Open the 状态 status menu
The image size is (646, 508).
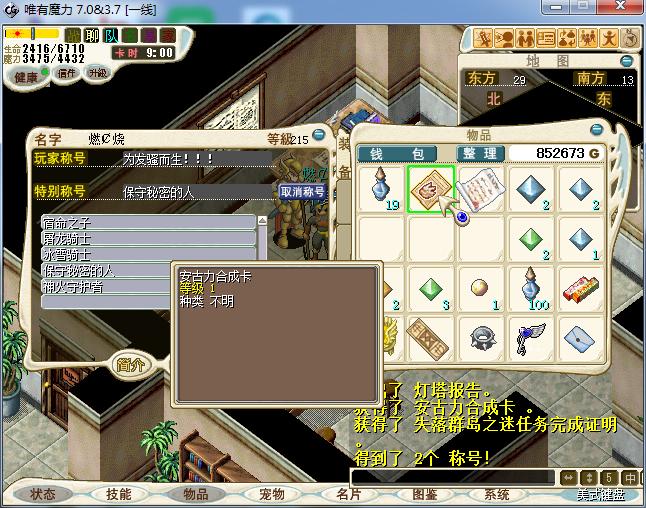(43, 494)
